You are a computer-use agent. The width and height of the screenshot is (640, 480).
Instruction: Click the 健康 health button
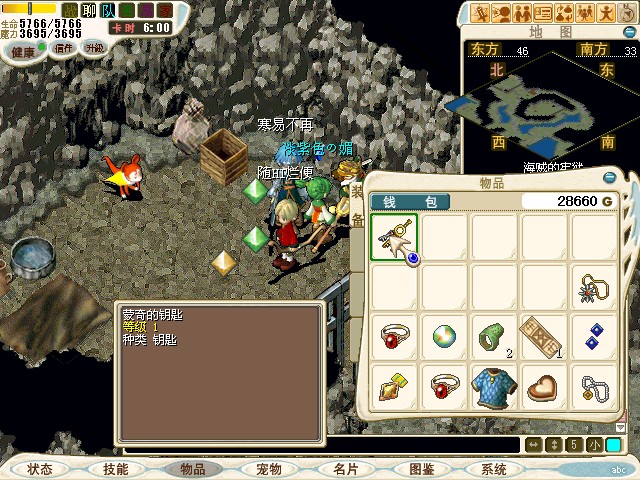pyautogui.click(x=24, y=50)
